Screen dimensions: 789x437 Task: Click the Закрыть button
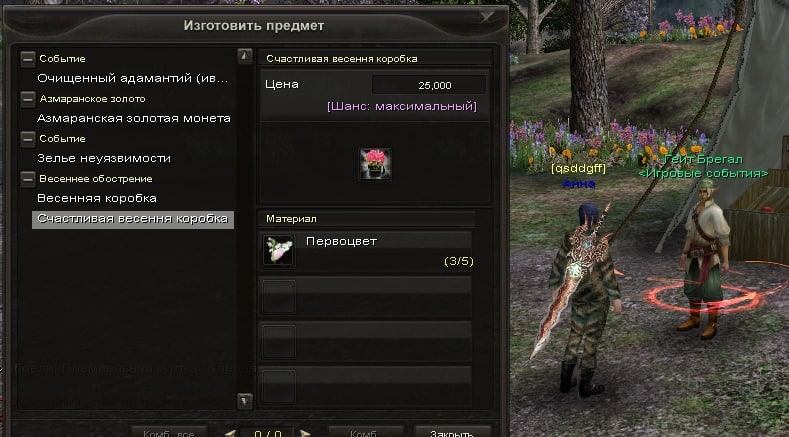pyautogui.click(x=452, y=434)
